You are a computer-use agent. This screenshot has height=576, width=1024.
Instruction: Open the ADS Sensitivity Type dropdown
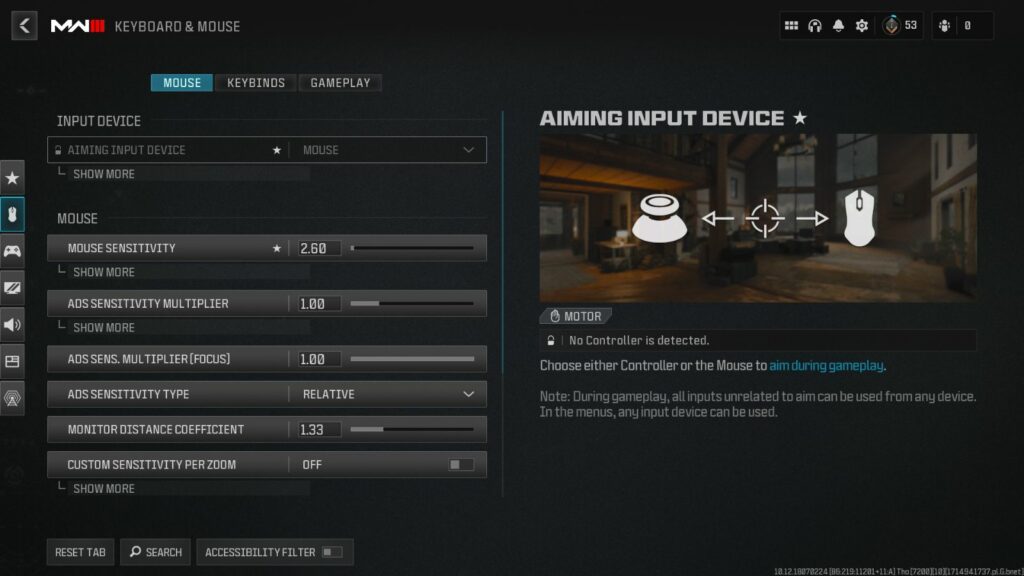pos(387,394)
